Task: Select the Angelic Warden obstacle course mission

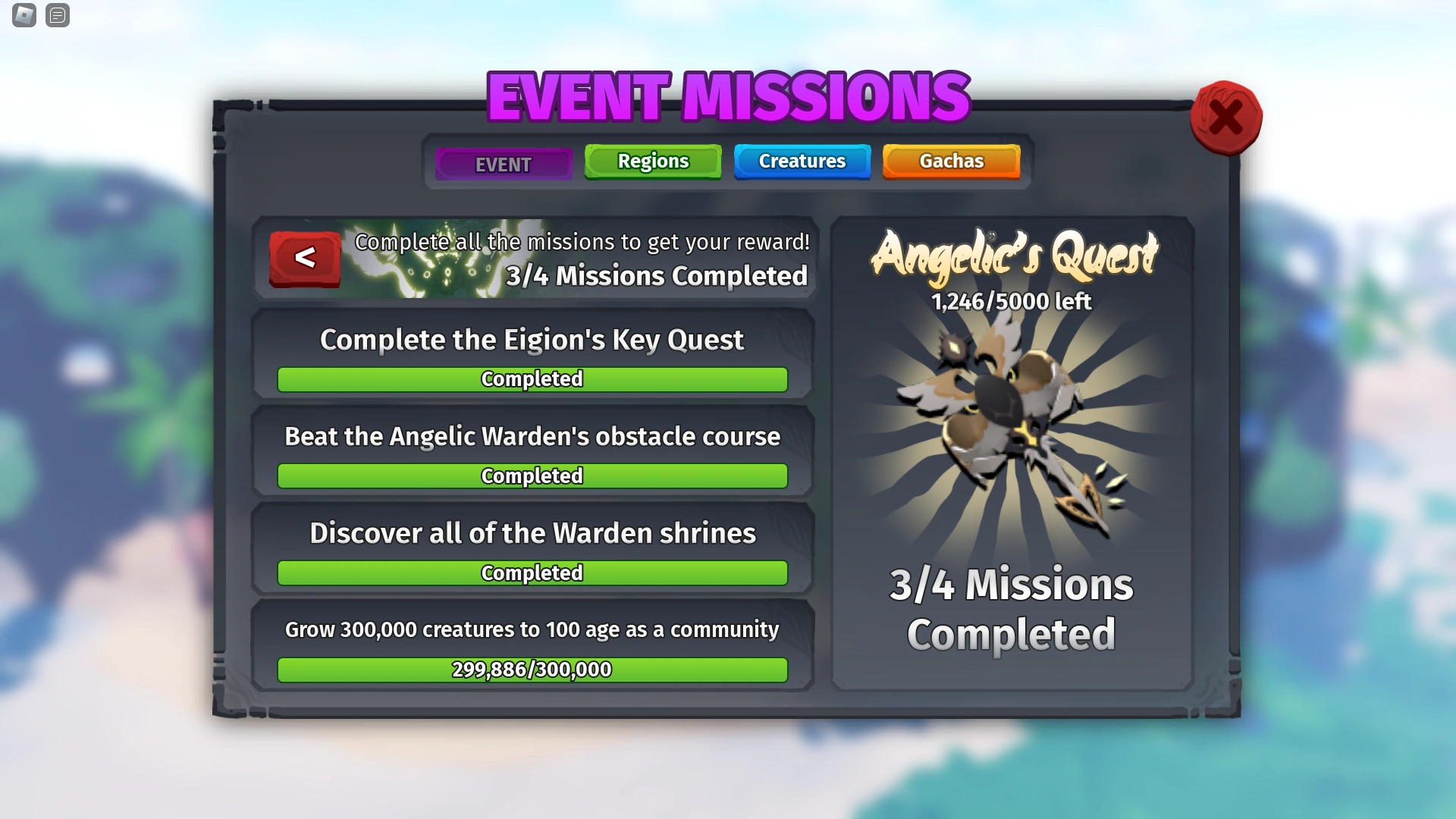Action: click(532, 437)
